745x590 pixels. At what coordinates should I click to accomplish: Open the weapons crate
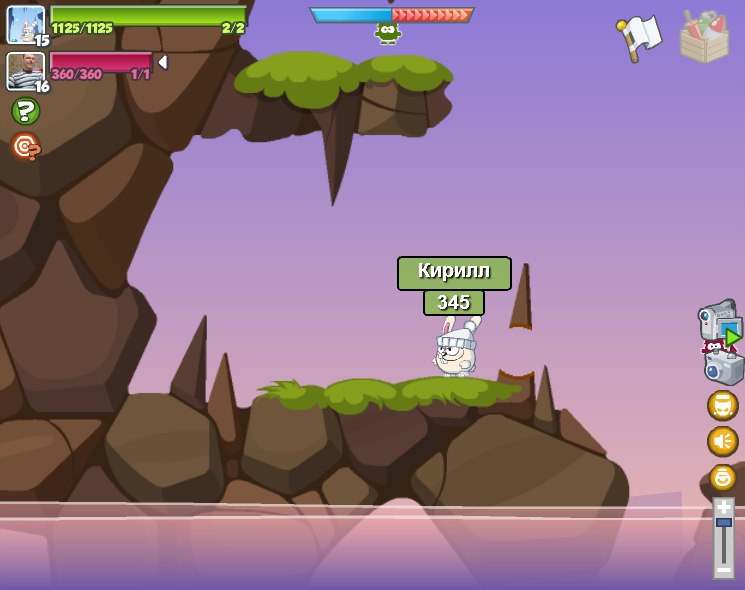coord(704,37)
